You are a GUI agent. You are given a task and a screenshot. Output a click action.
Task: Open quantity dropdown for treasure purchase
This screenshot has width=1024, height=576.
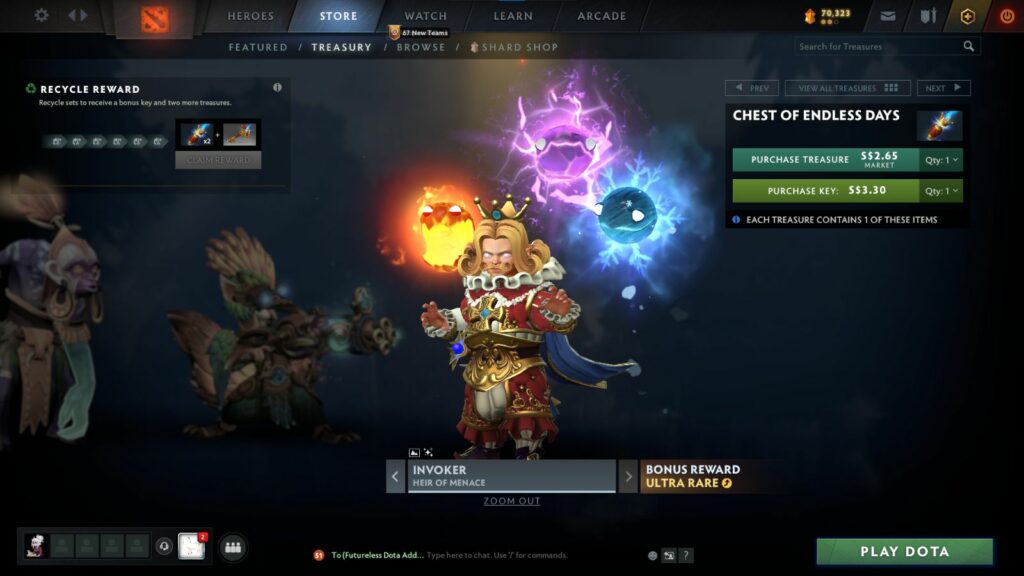point(942,160)
